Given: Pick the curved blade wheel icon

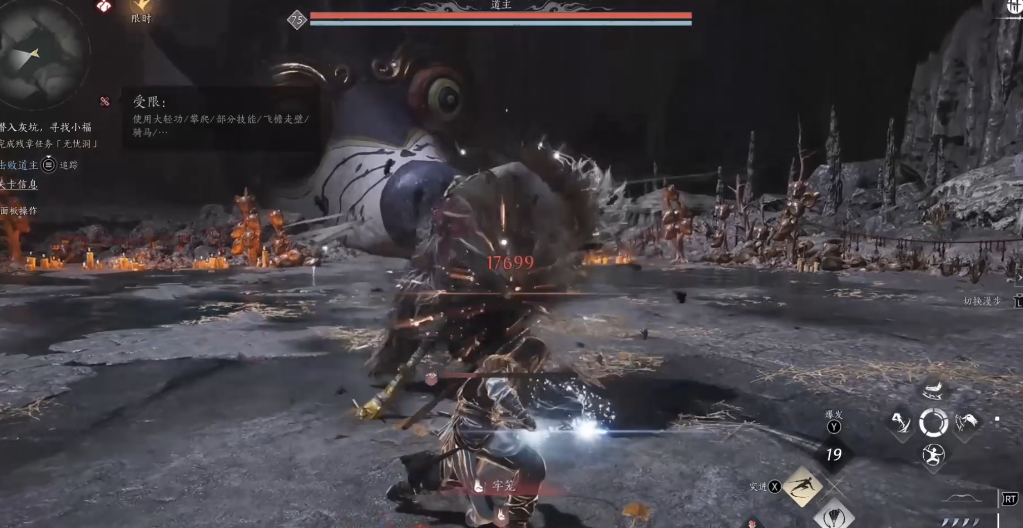Looking at the screenshot, I should [900, 423].
